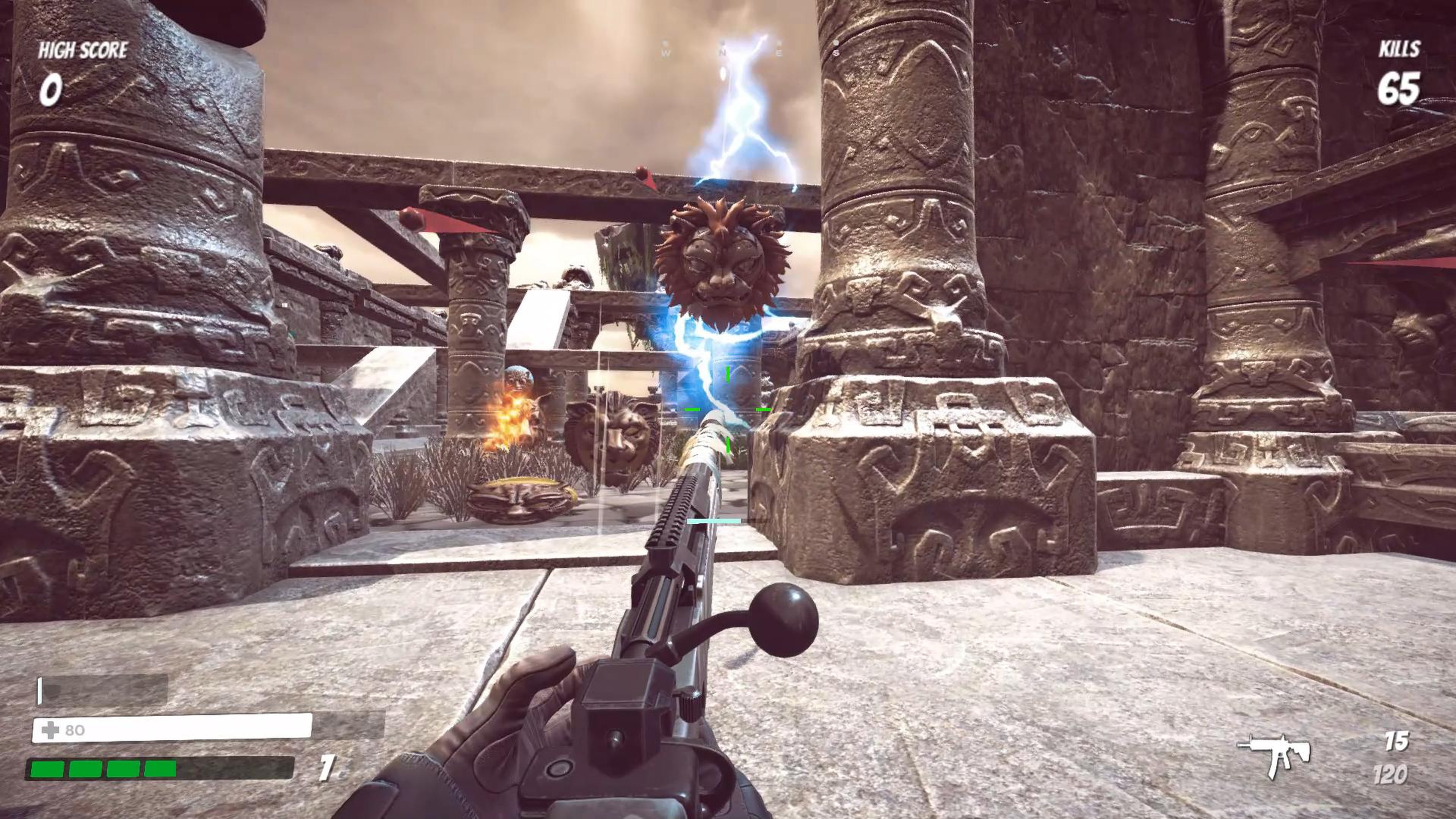Click the N marker on the compass strip
The height and width of the screenshot is (819, 1456).
723,53
